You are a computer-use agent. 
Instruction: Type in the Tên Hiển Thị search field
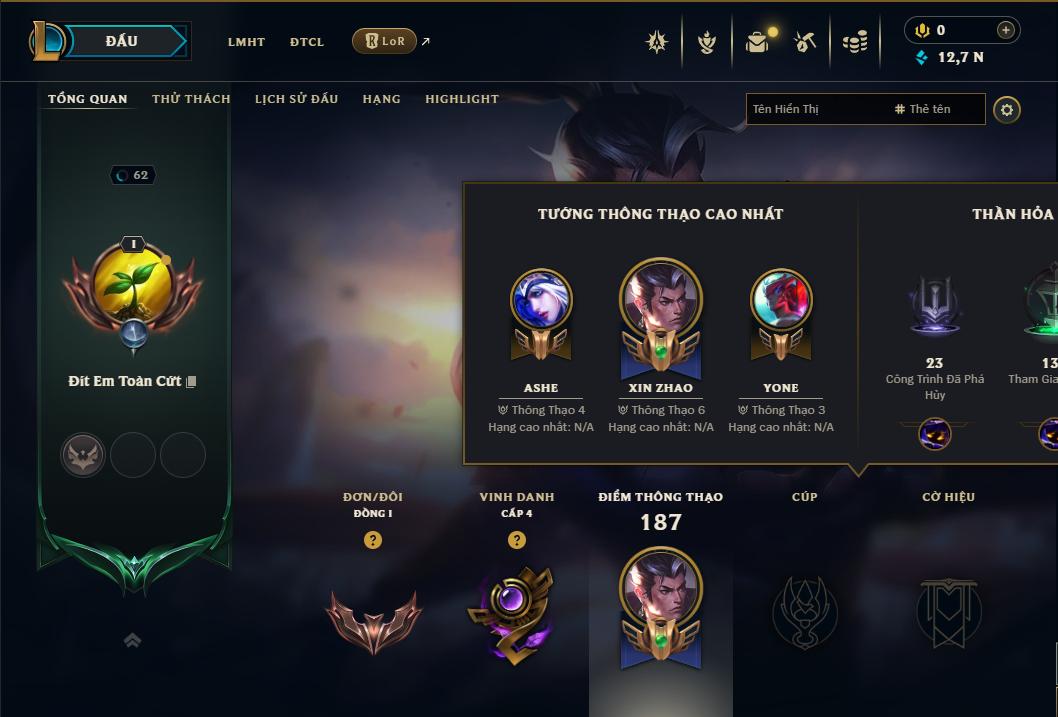pos(815,109)
